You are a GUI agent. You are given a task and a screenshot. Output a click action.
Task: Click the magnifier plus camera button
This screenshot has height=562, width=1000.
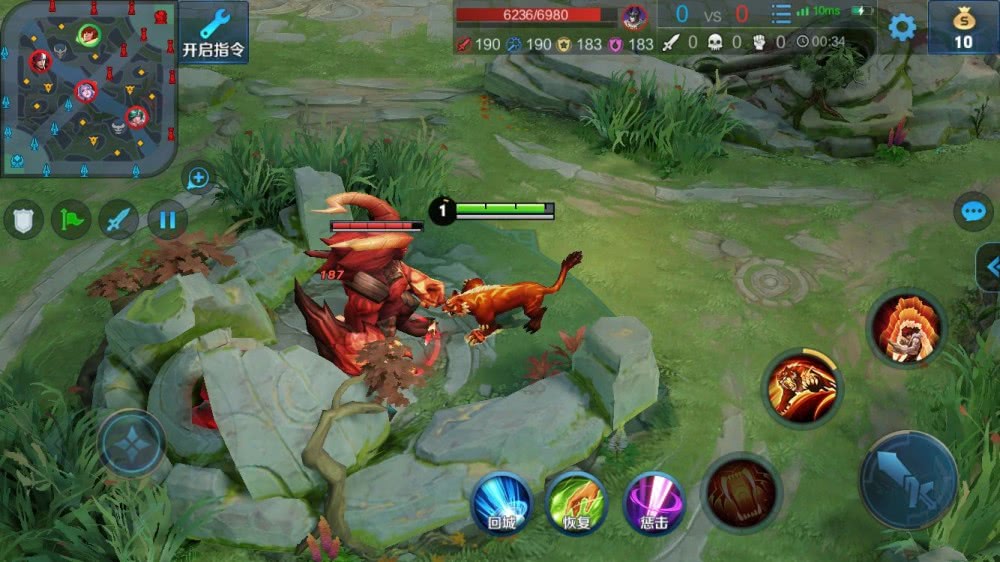[x=197, y=179]
